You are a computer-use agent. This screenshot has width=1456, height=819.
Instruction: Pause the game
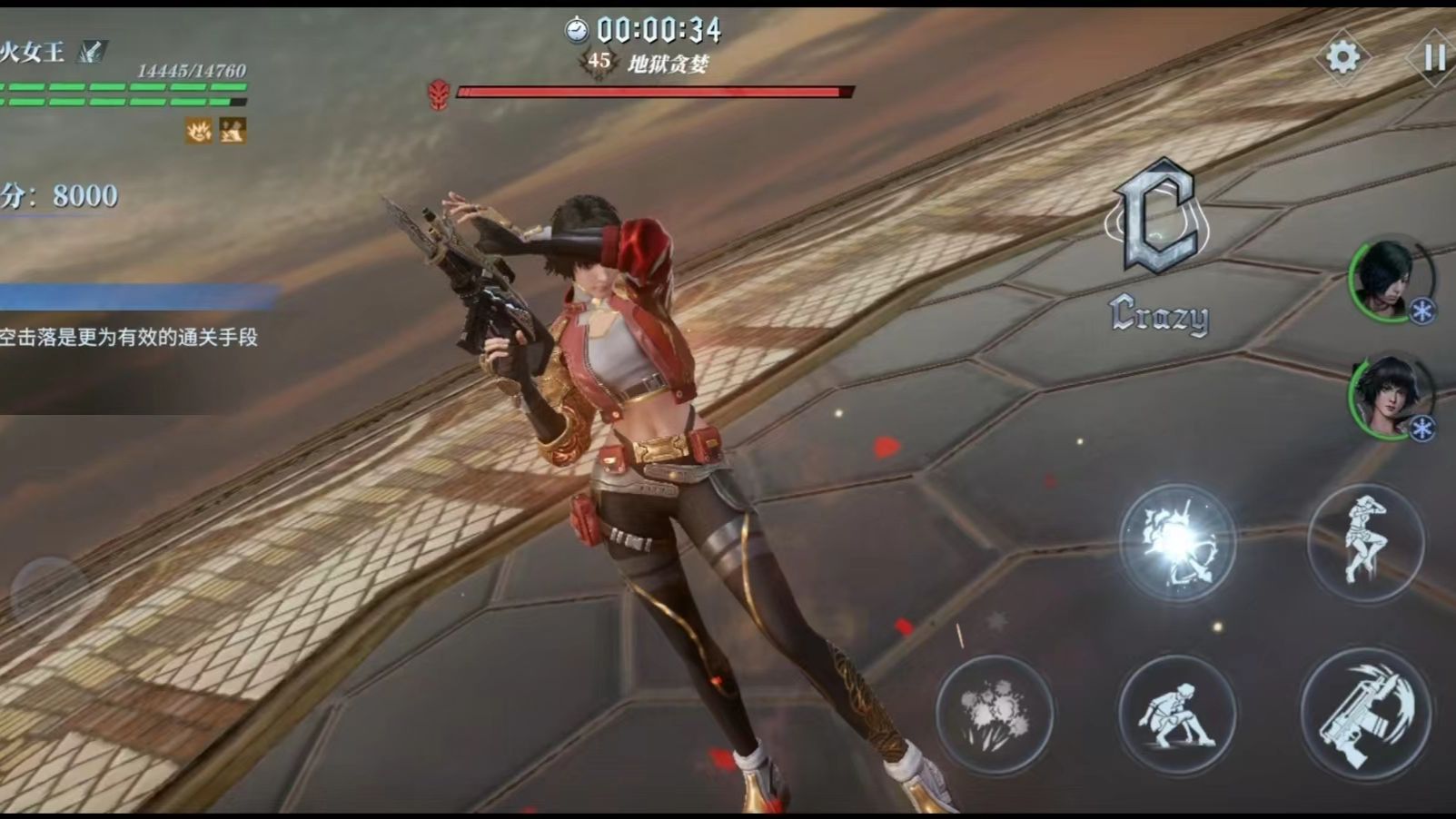pyautogui.click(x=1434, y=58)
